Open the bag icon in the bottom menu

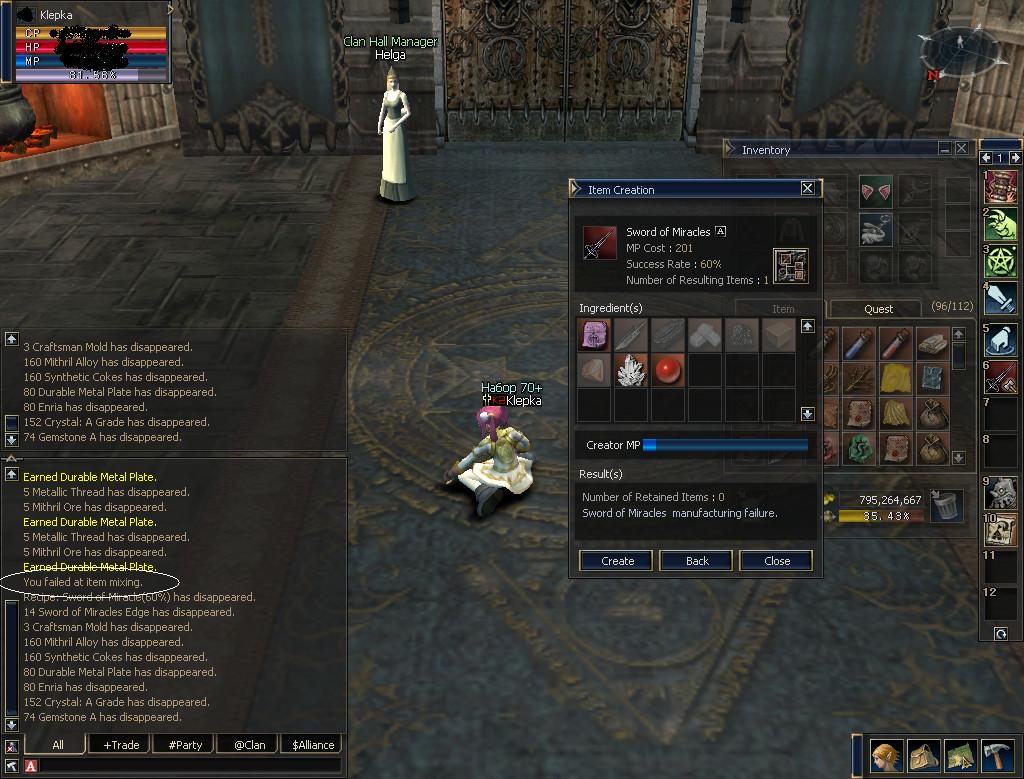click(x=924, y=755)
